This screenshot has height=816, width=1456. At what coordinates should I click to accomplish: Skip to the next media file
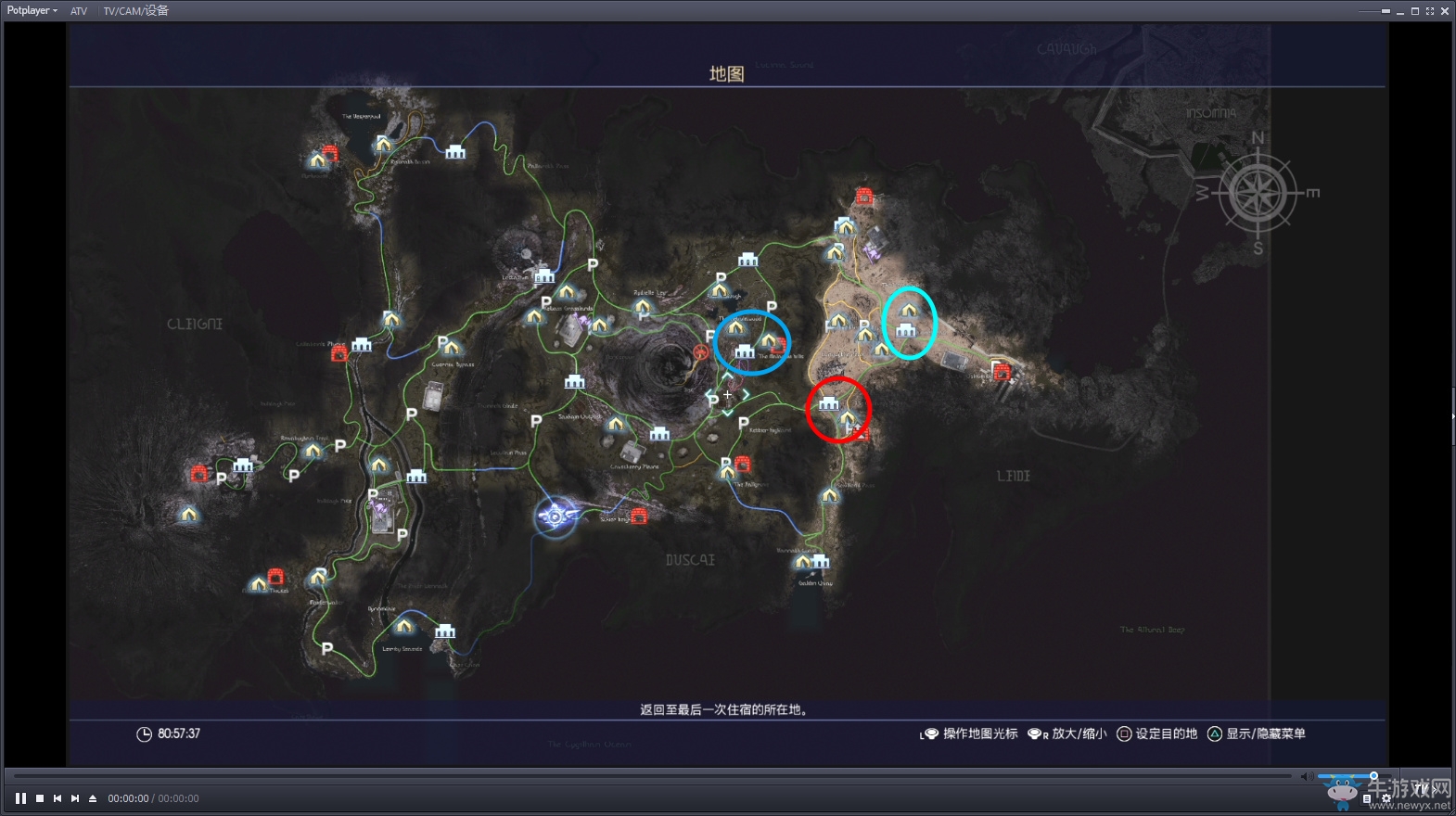click(x=73, y=798)
